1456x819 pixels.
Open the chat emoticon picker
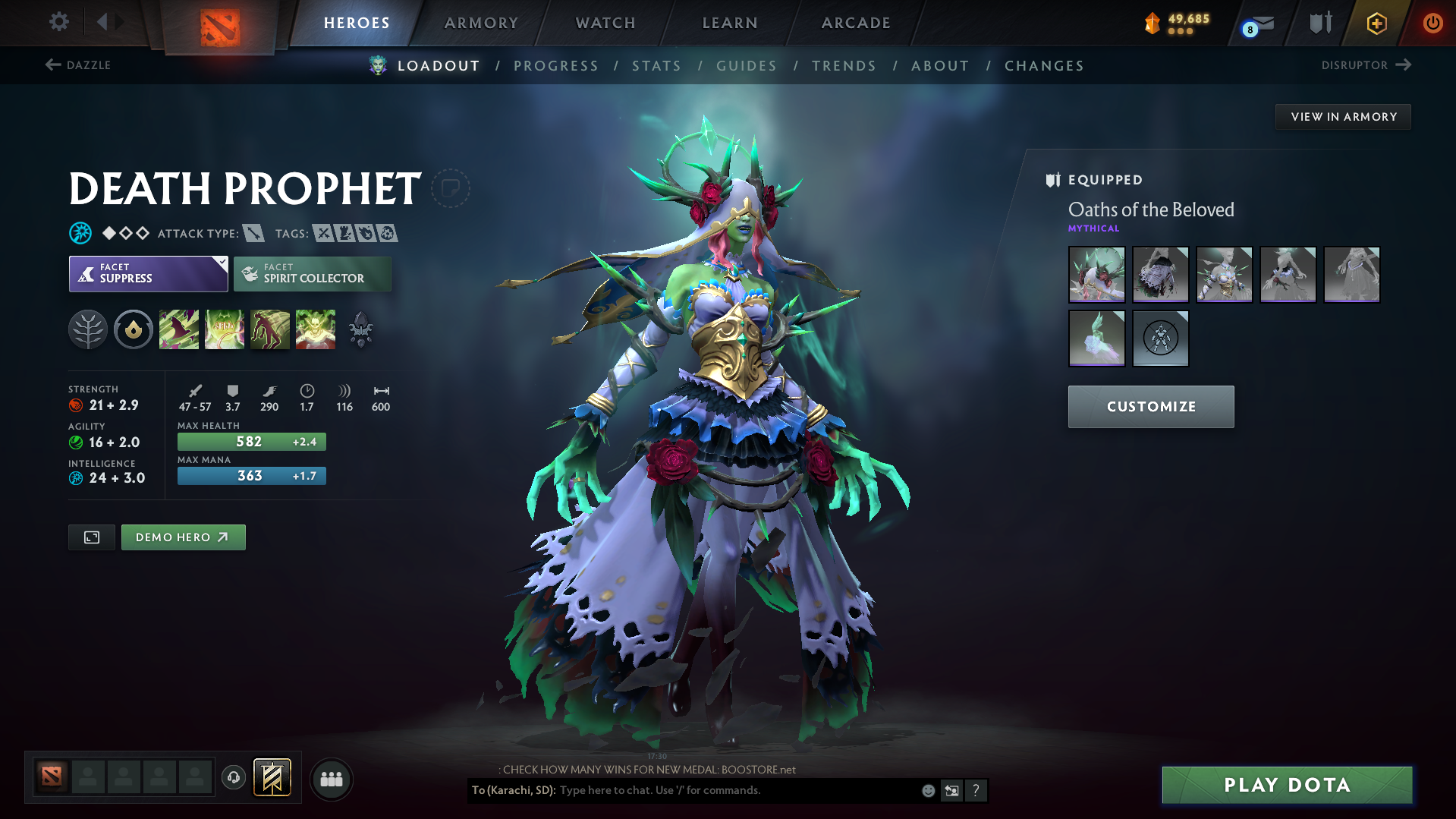[x=927, y=790]
